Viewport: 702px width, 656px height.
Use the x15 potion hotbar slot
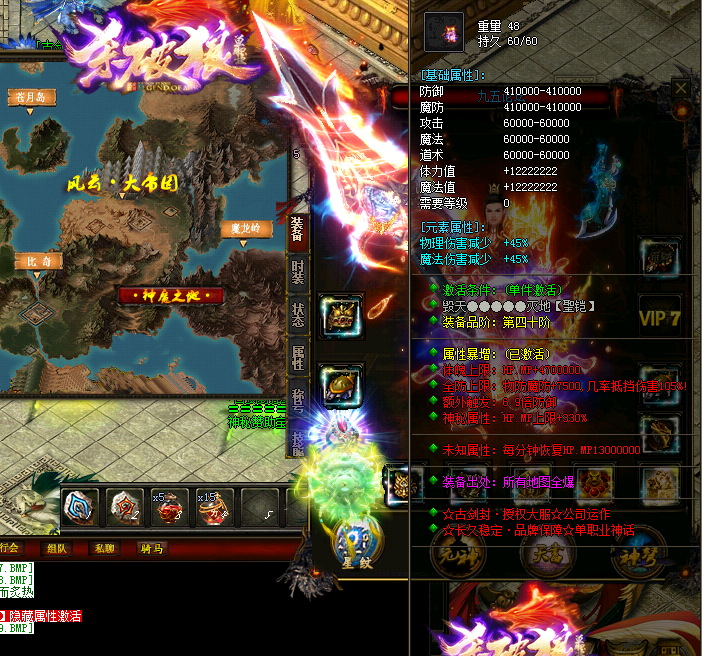(214, 508)
